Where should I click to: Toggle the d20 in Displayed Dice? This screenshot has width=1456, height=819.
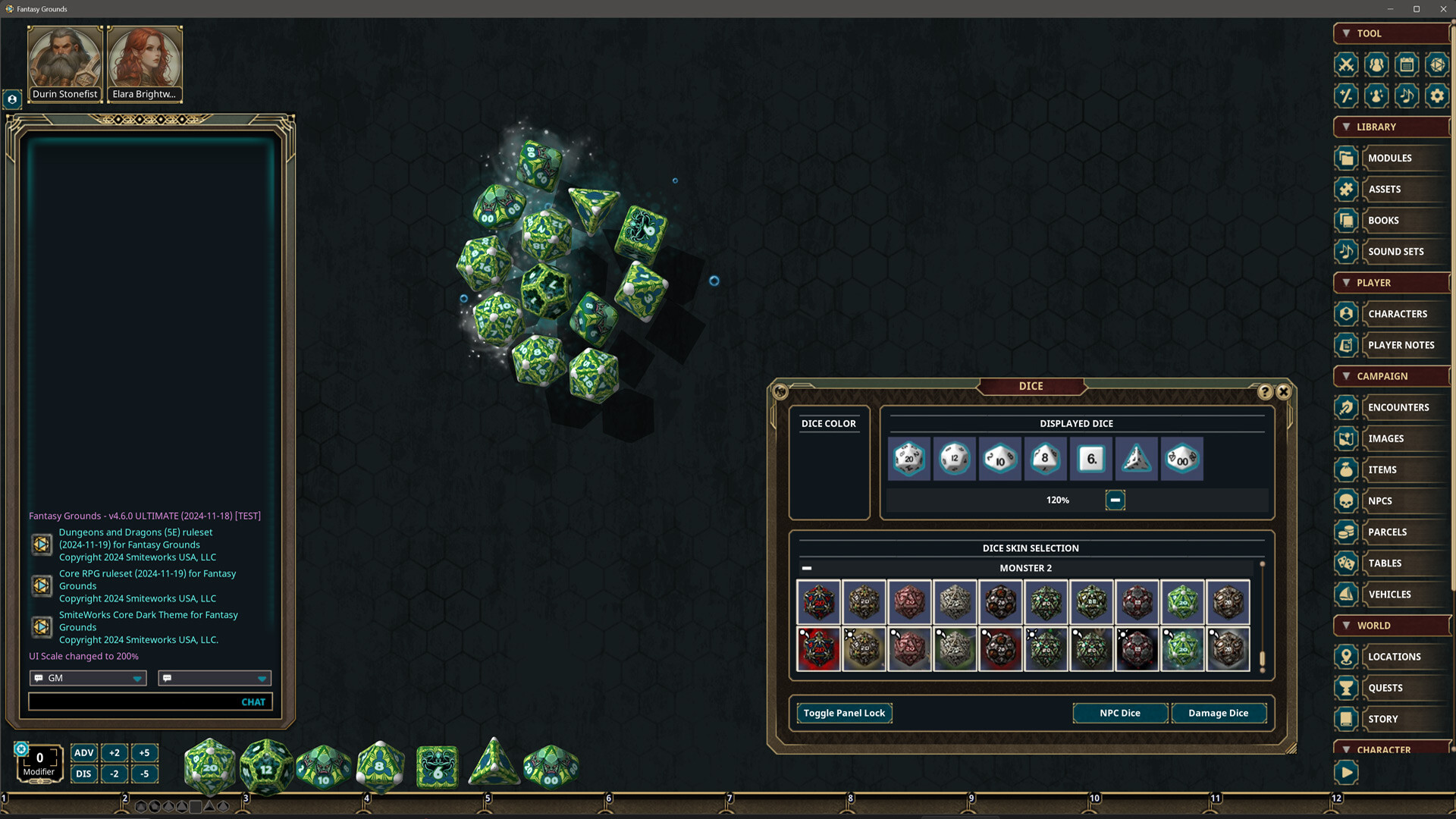908,458
